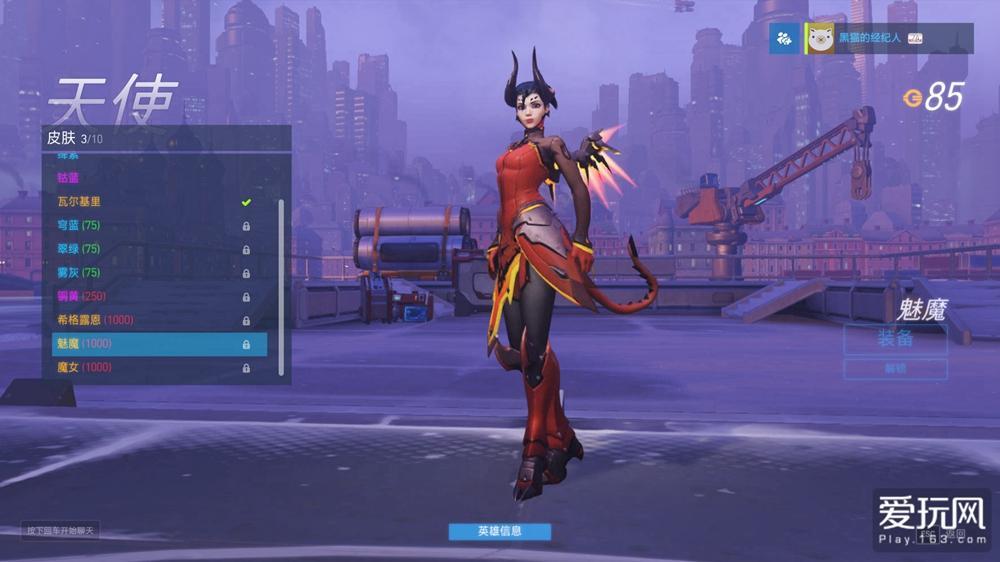Viewport: 1000px width, 562px height.
Task: Click the 装备 equip button
Action: pyautogui.click(x=895, y=339)
